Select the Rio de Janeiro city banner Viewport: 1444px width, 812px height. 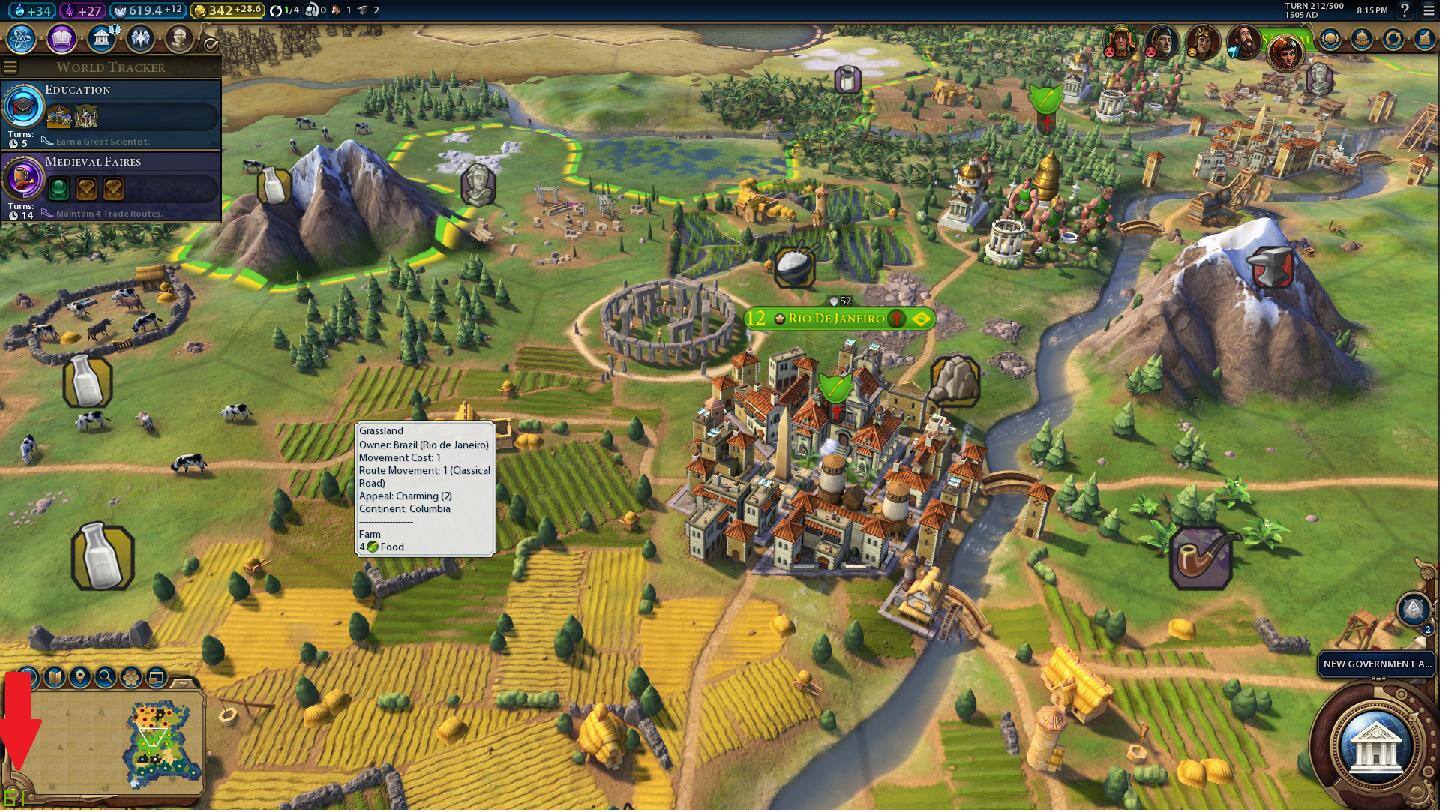838,319
